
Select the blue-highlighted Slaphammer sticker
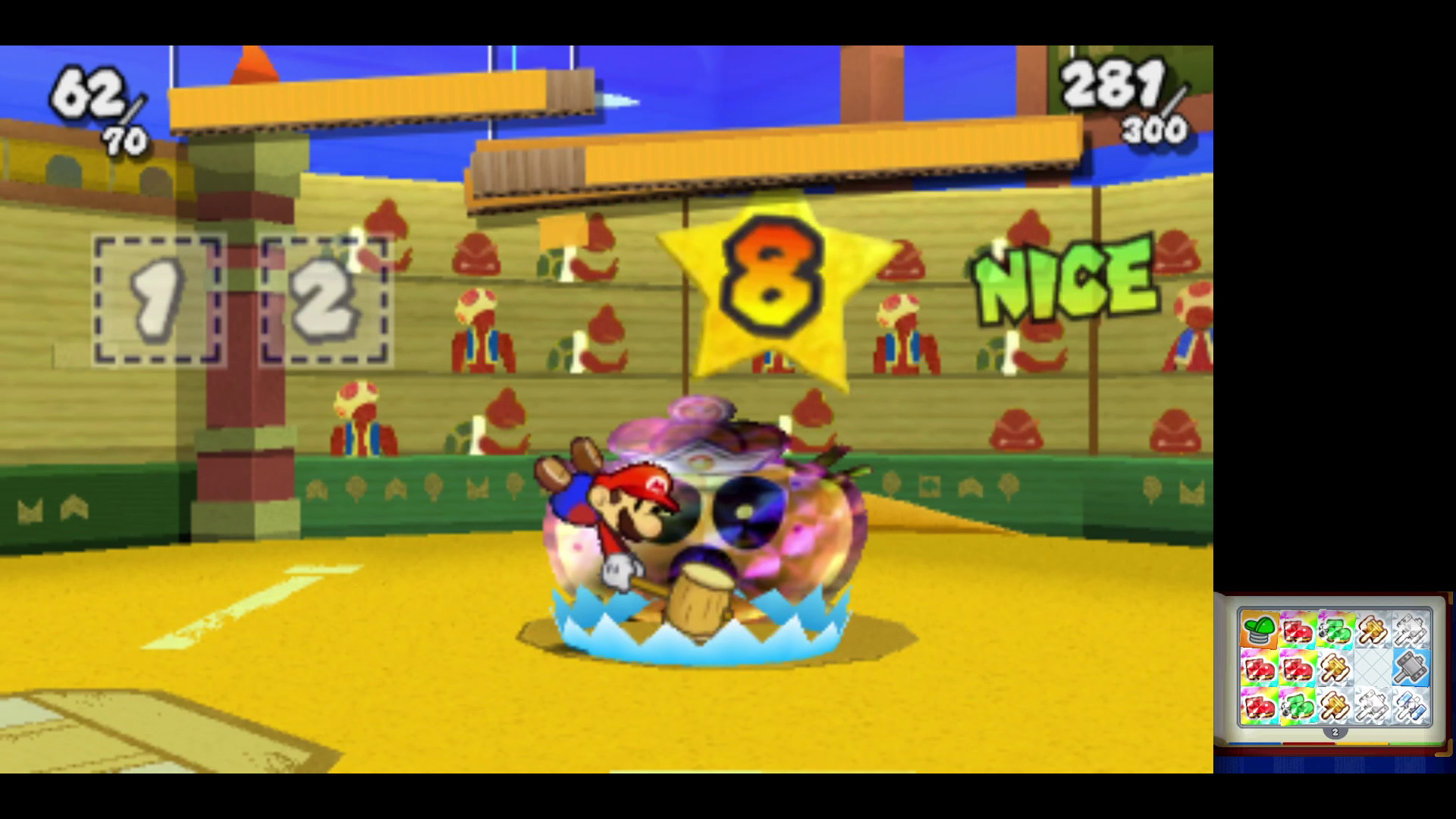(1410, 668)
